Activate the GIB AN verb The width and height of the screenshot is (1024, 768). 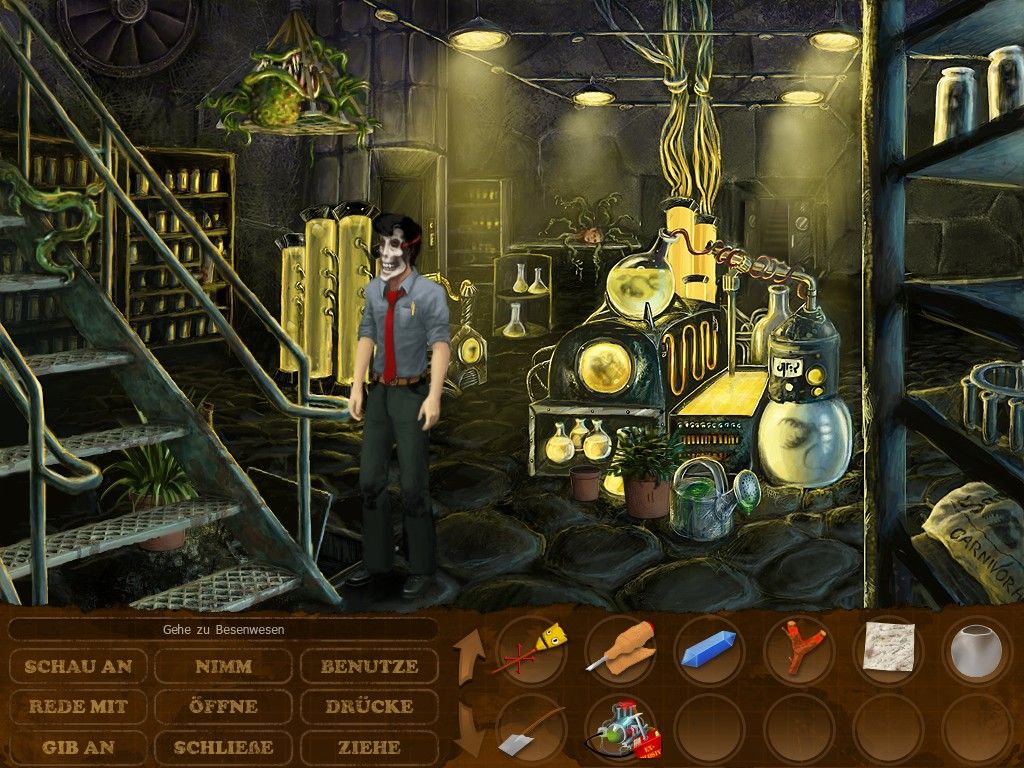pos(78,746)
